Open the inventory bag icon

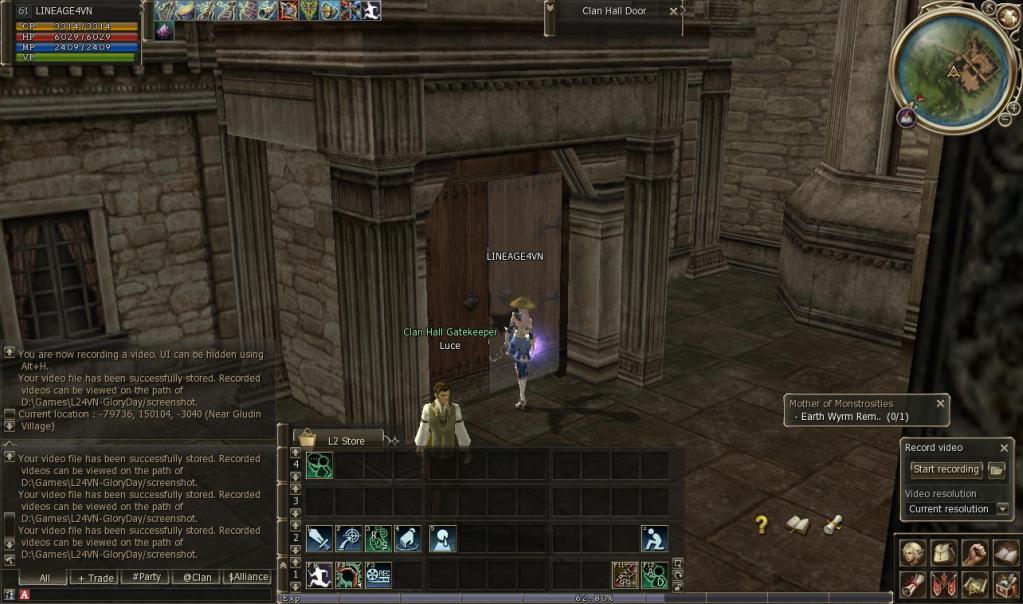tap(944, 553)
